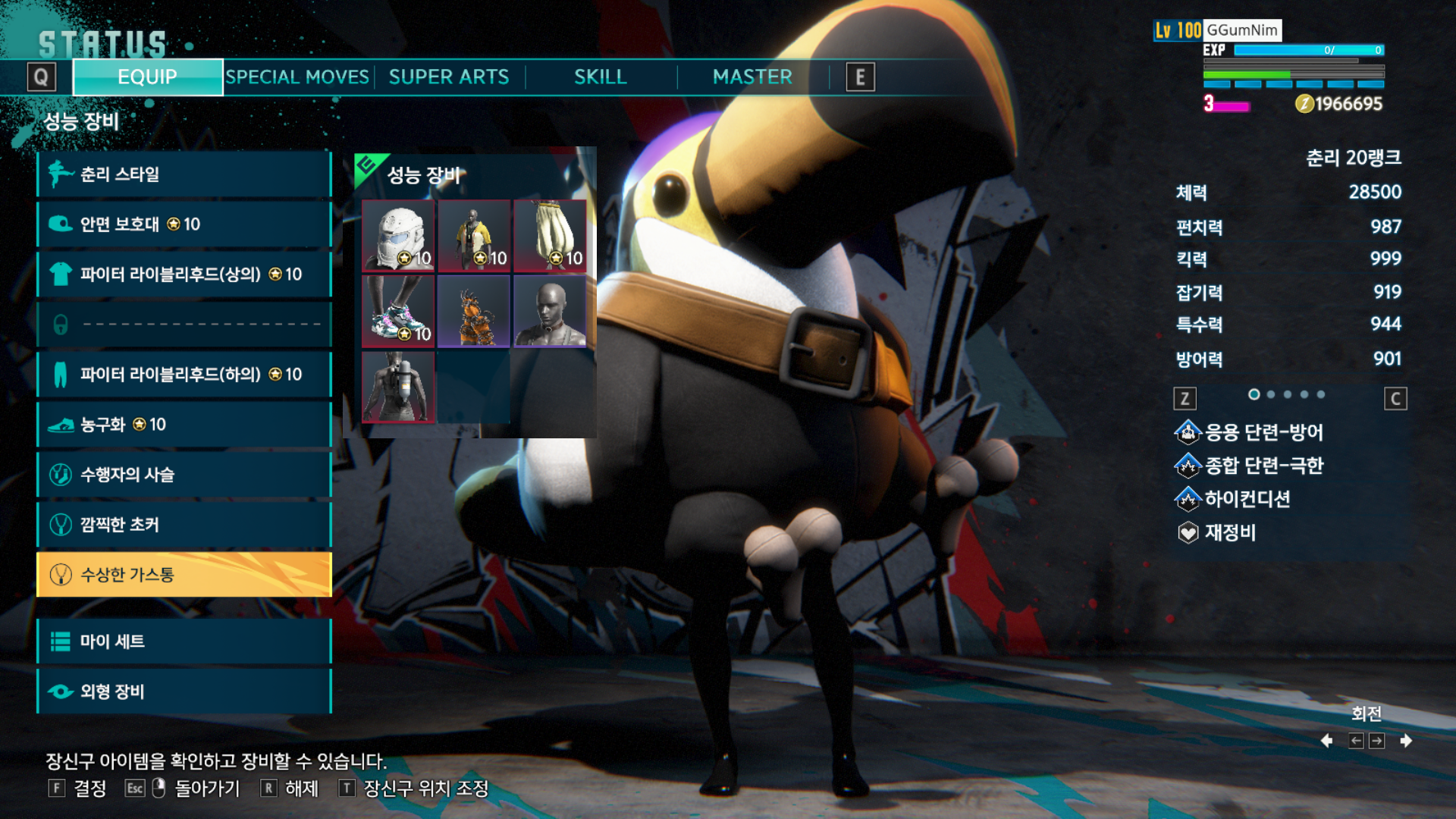
Task: Choose the 안면 보호대 equipment row
Action: coord(184,224)
